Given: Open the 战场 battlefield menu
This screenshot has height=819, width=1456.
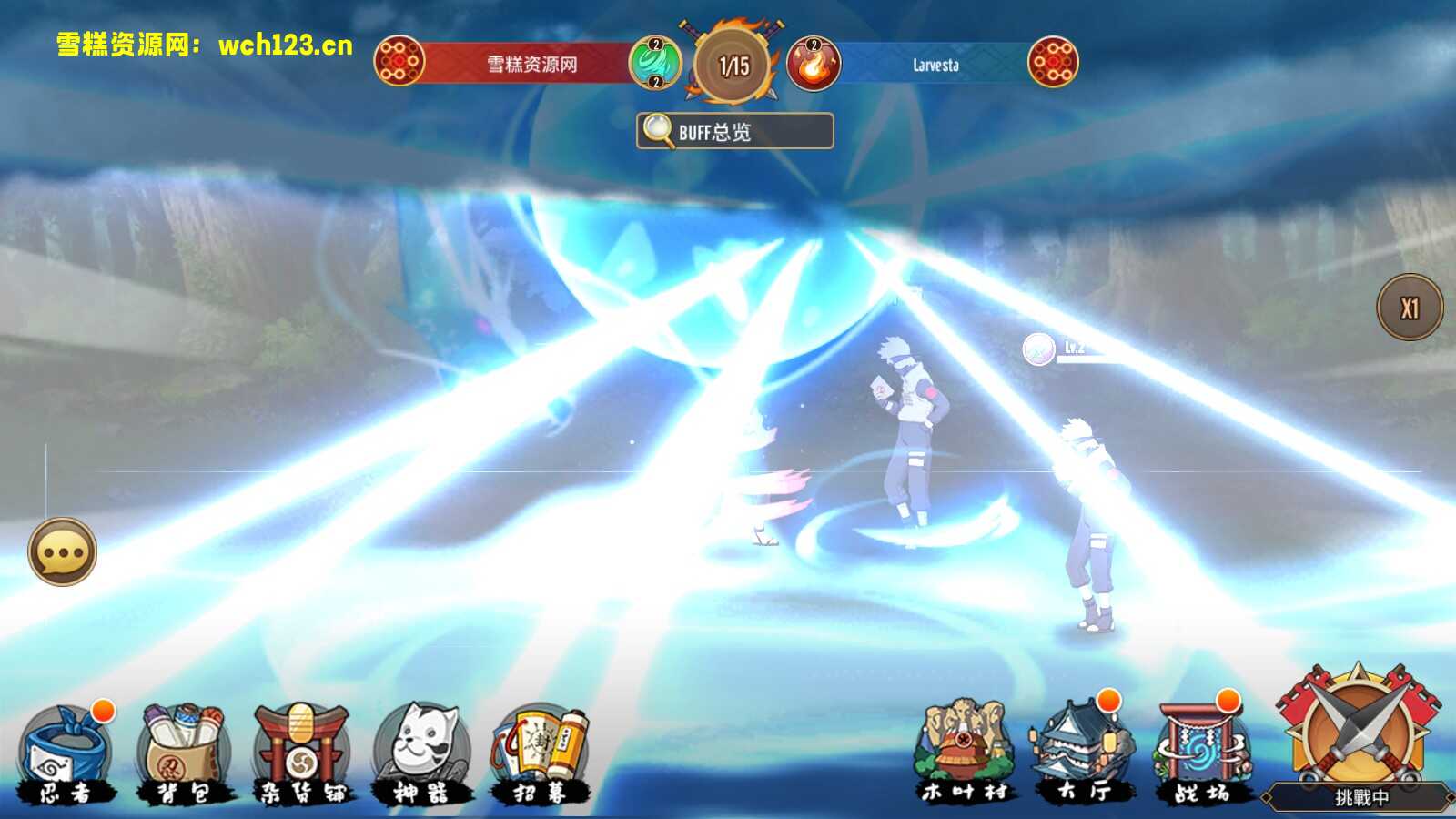Looking at the screenshot, I should (1201, 752).
